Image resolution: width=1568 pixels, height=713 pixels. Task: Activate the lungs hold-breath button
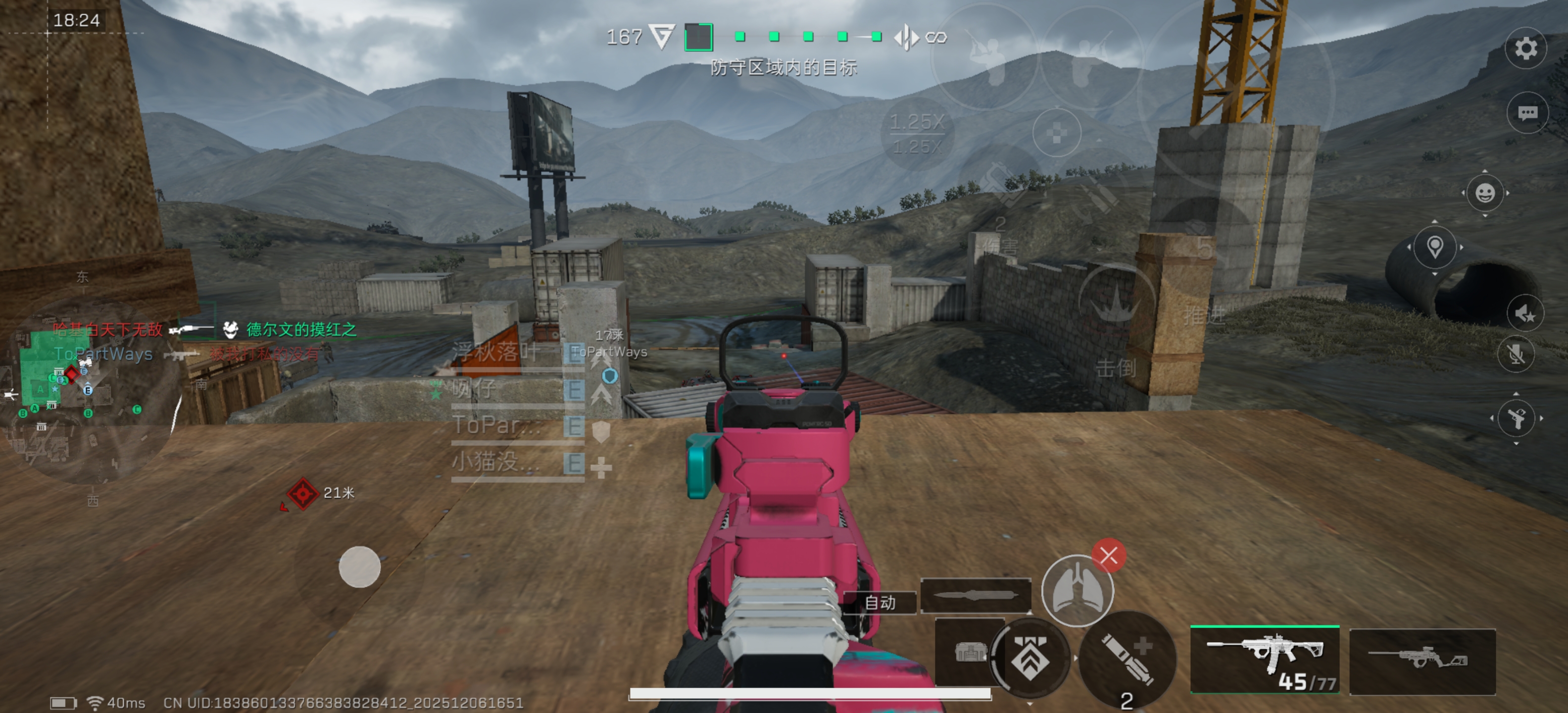pyautogui.click(x=1077, y=590)
